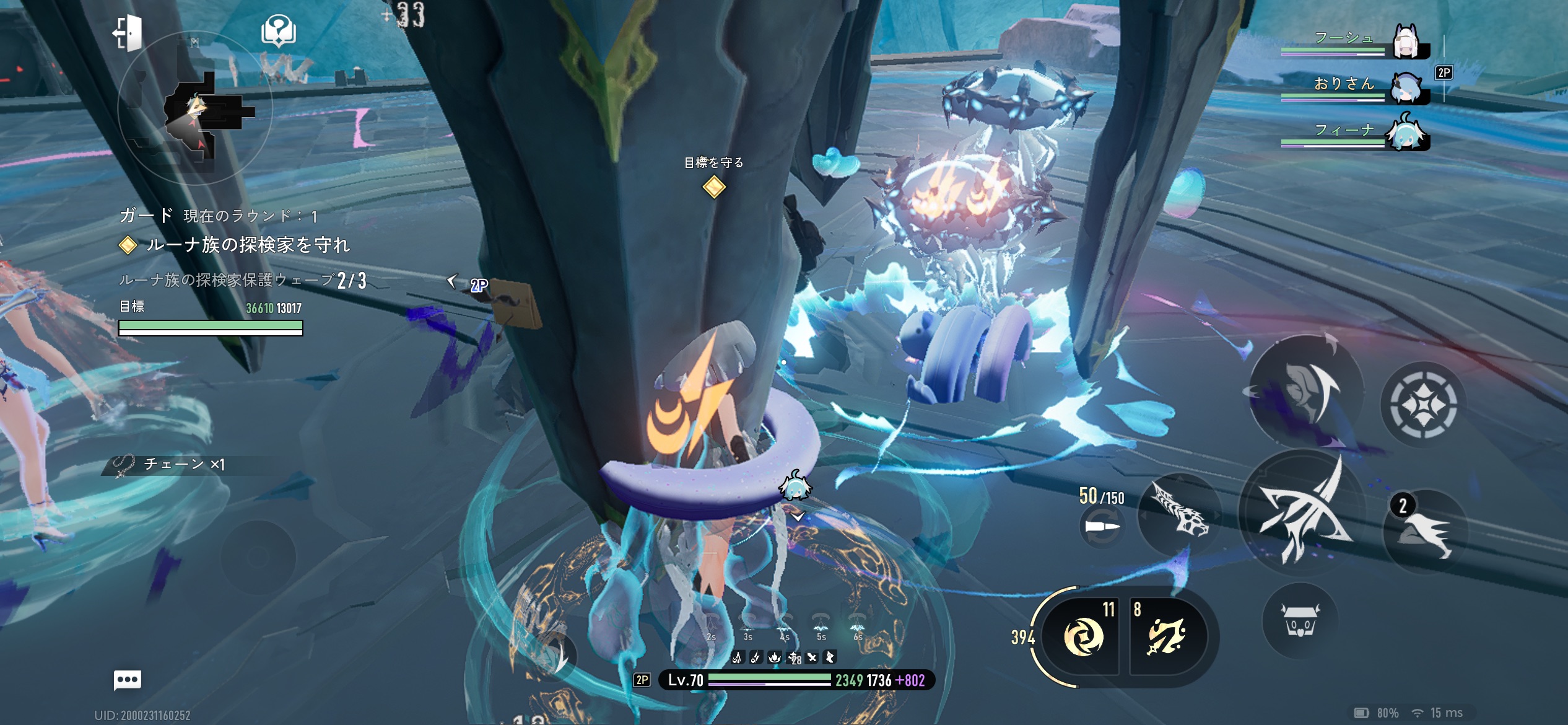Select teammate フーシュ in party list
Image resolution: width=1568 pixels, height=725 pixels.
(1406, 42)
